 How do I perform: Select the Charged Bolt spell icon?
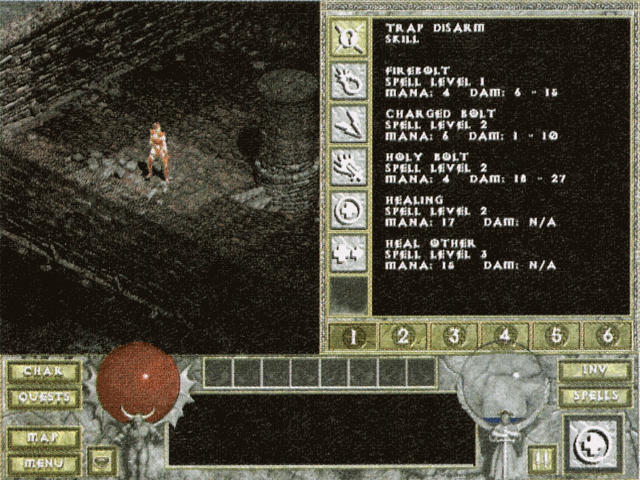349,123
